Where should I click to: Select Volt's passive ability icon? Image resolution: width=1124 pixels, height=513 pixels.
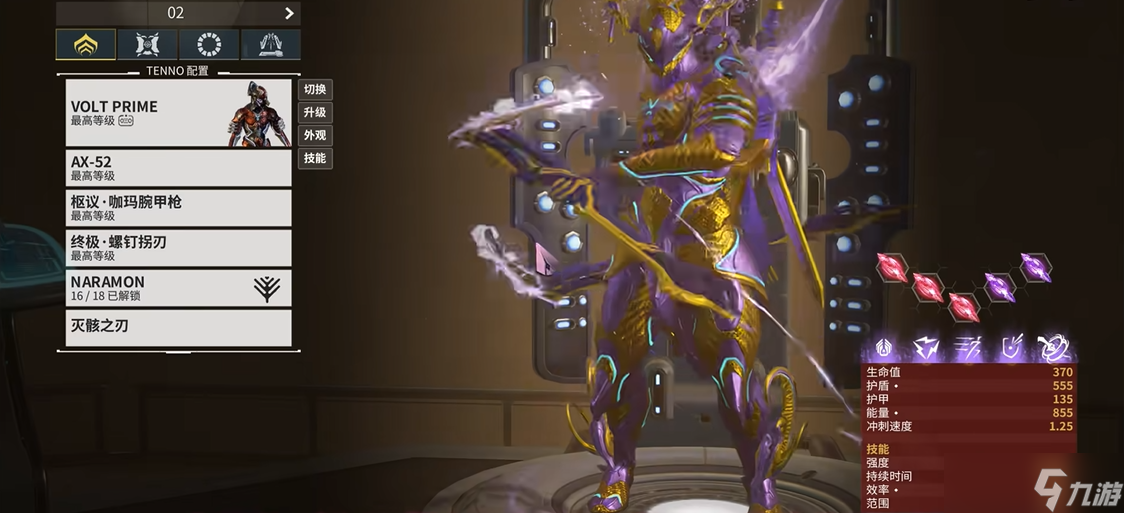pyautogui.click(x=885, y=348)
